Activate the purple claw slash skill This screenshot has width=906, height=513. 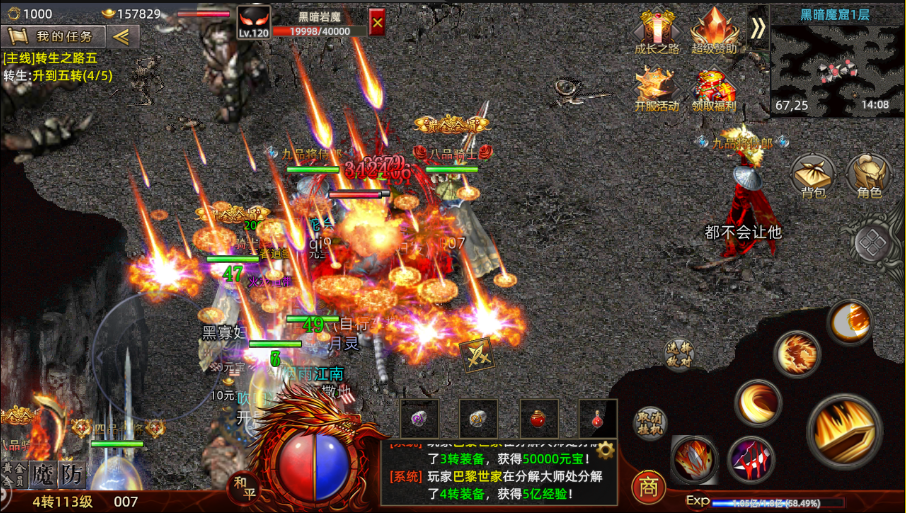pyautogui.click(x=751, y=459)
